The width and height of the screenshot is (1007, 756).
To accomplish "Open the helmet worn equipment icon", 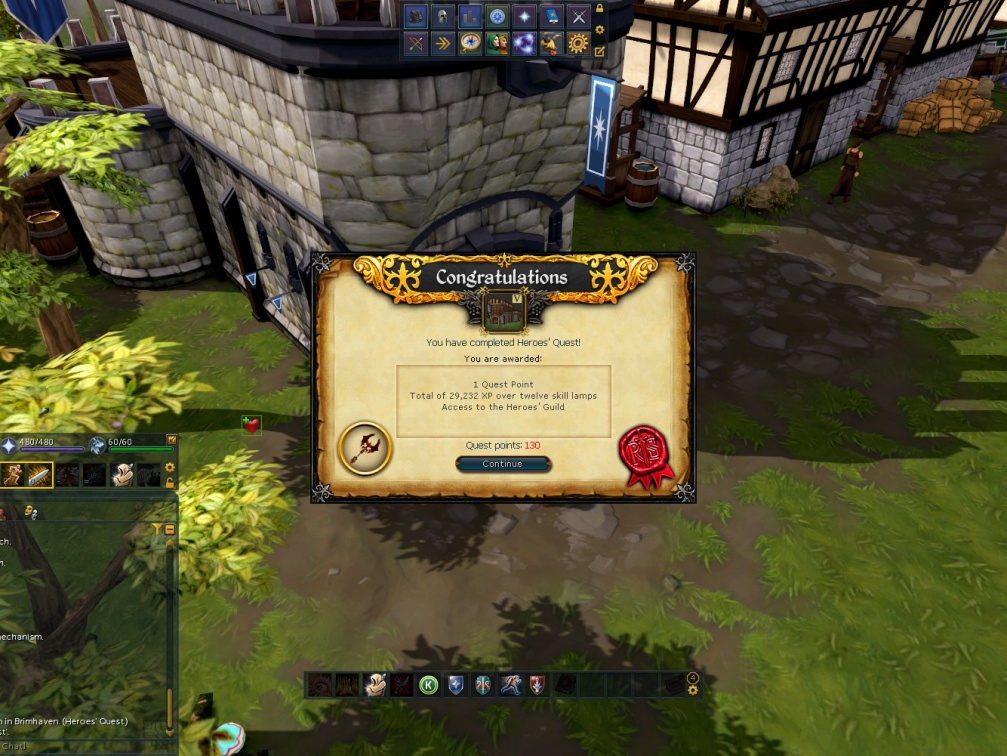I will tap(442, 17).
